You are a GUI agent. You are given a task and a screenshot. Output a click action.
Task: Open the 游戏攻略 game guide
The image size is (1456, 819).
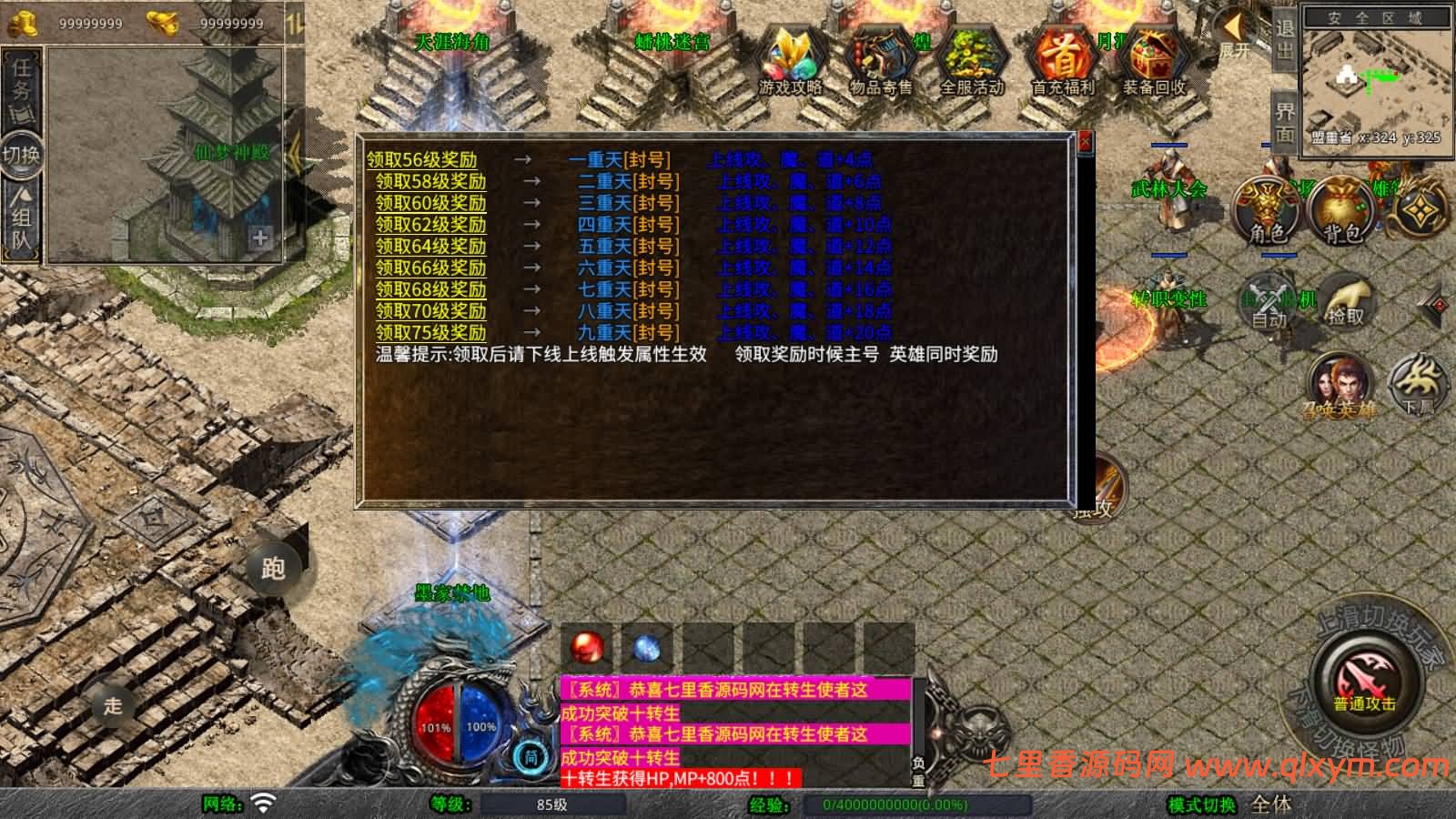pos(790,62)
